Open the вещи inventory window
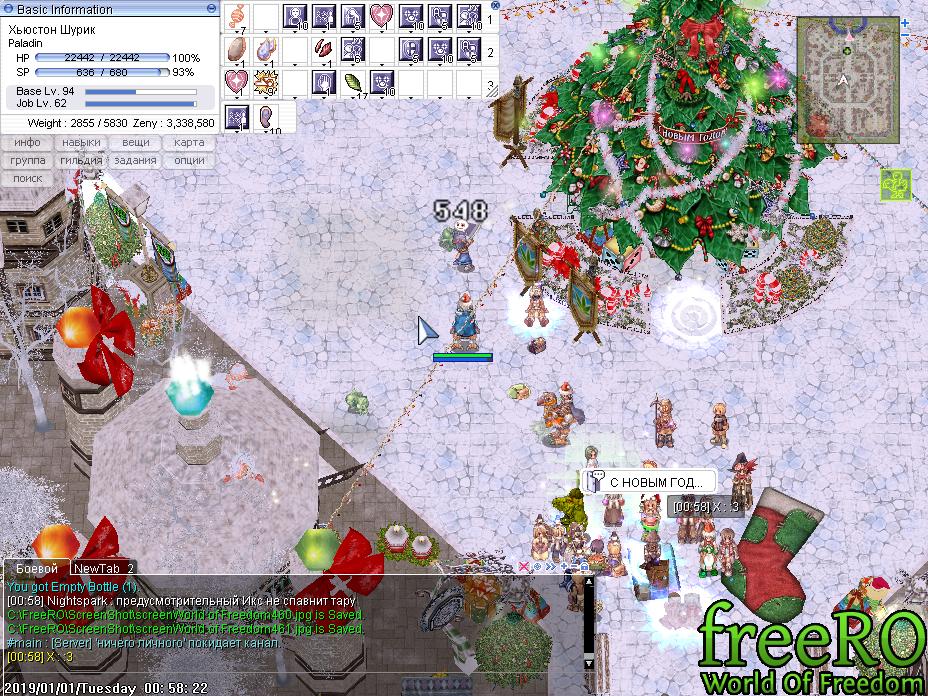The image size is (928, 696). click(x=135, y=142)
